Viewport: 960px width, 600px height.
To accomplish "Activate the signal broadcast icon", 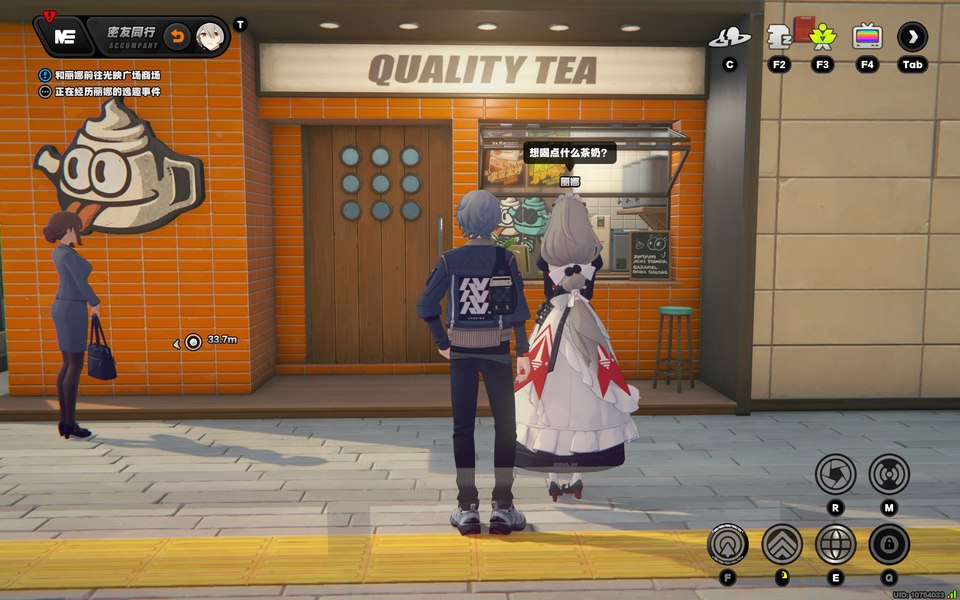I will pyautogui.click(x=888, y=473).
